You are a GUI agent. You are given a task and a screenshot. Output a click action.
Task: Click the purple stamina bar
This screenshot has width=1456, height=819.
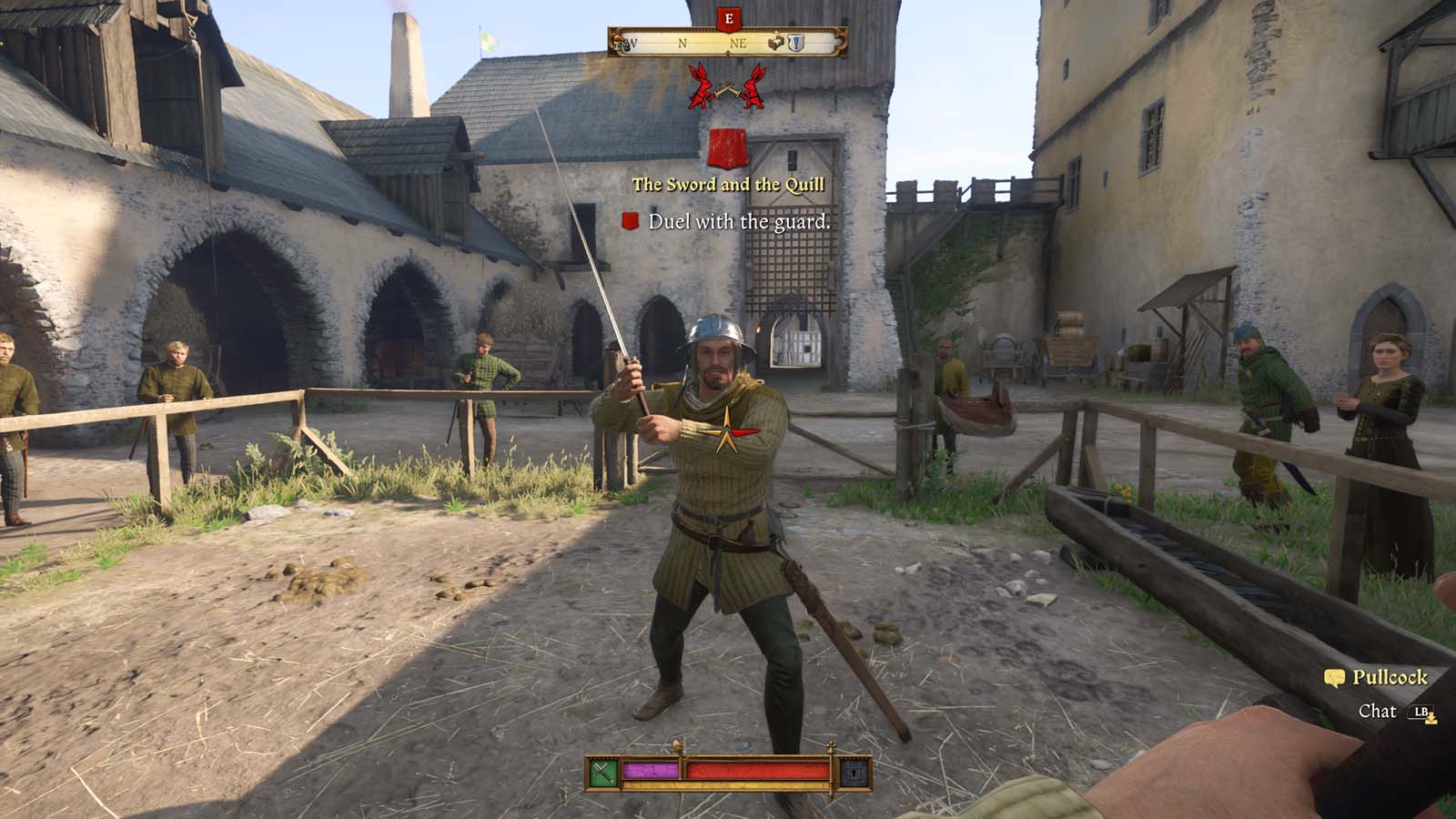point(651,770)
